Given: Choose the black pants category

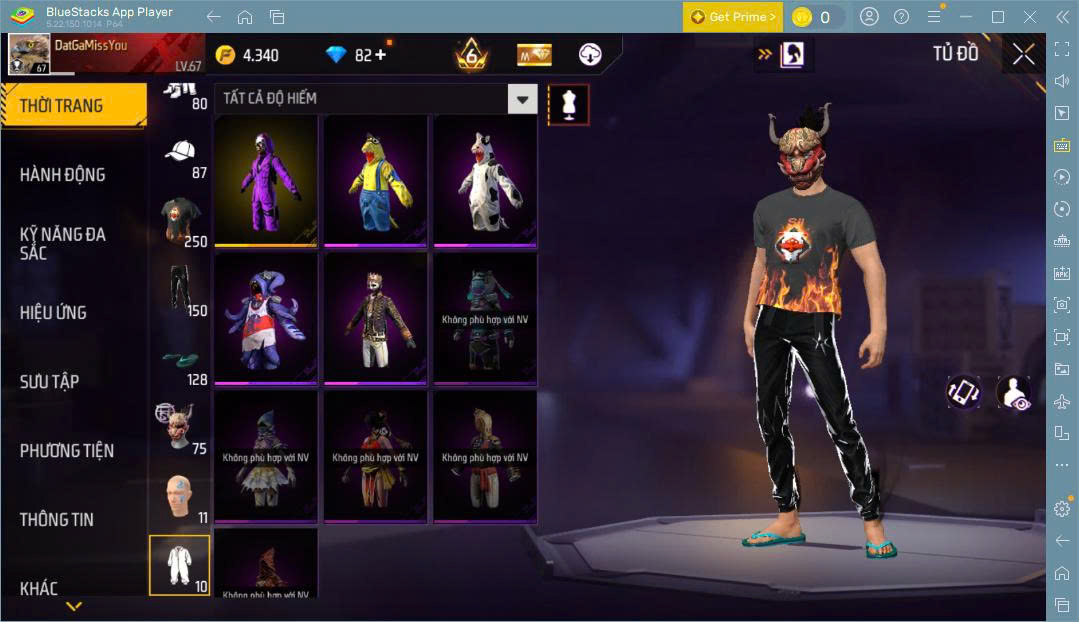Looking at the screenshot, I should click(180, 290).
